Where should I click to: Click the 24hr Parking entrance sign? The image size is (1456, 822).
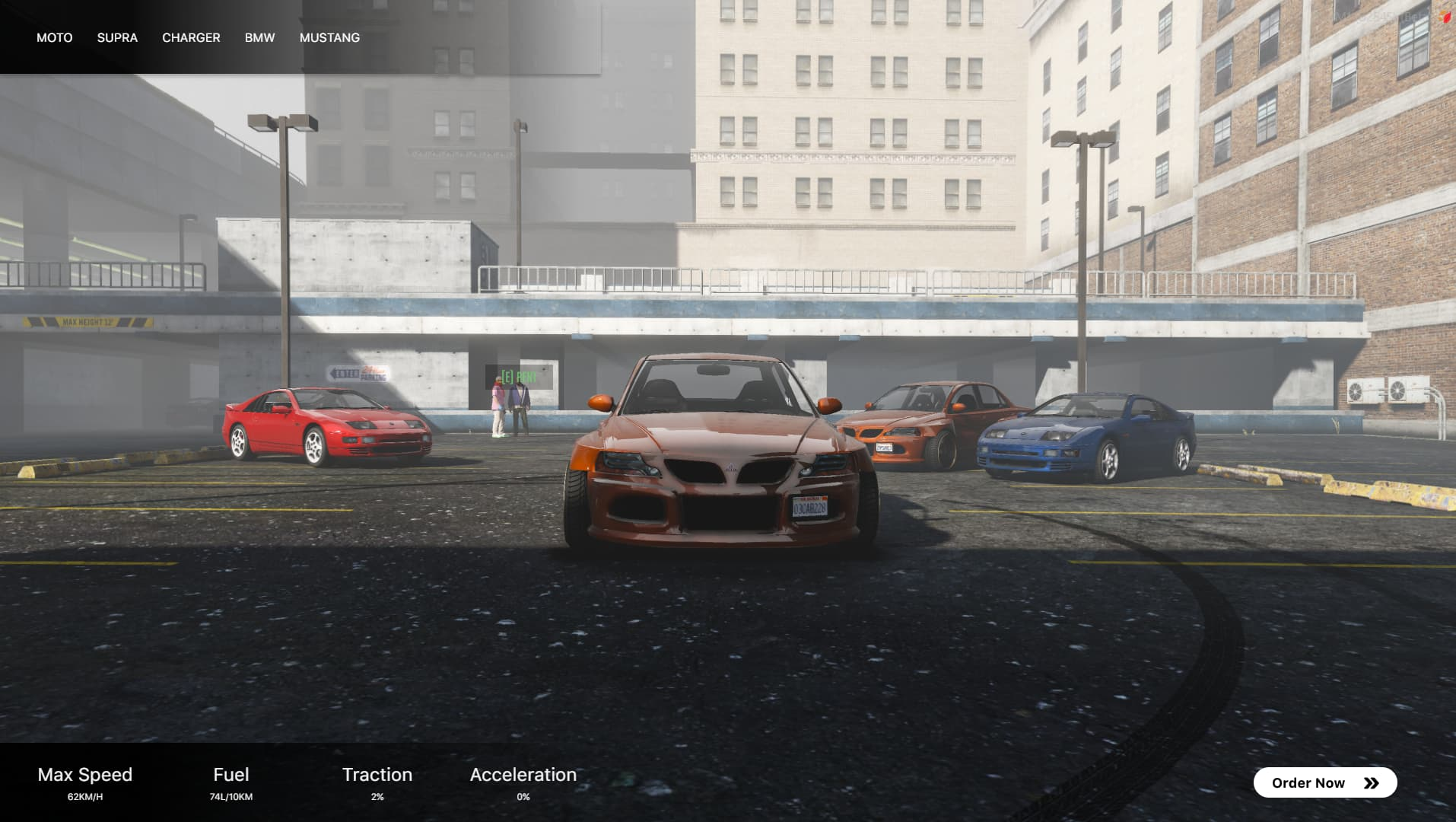point(359,372)
